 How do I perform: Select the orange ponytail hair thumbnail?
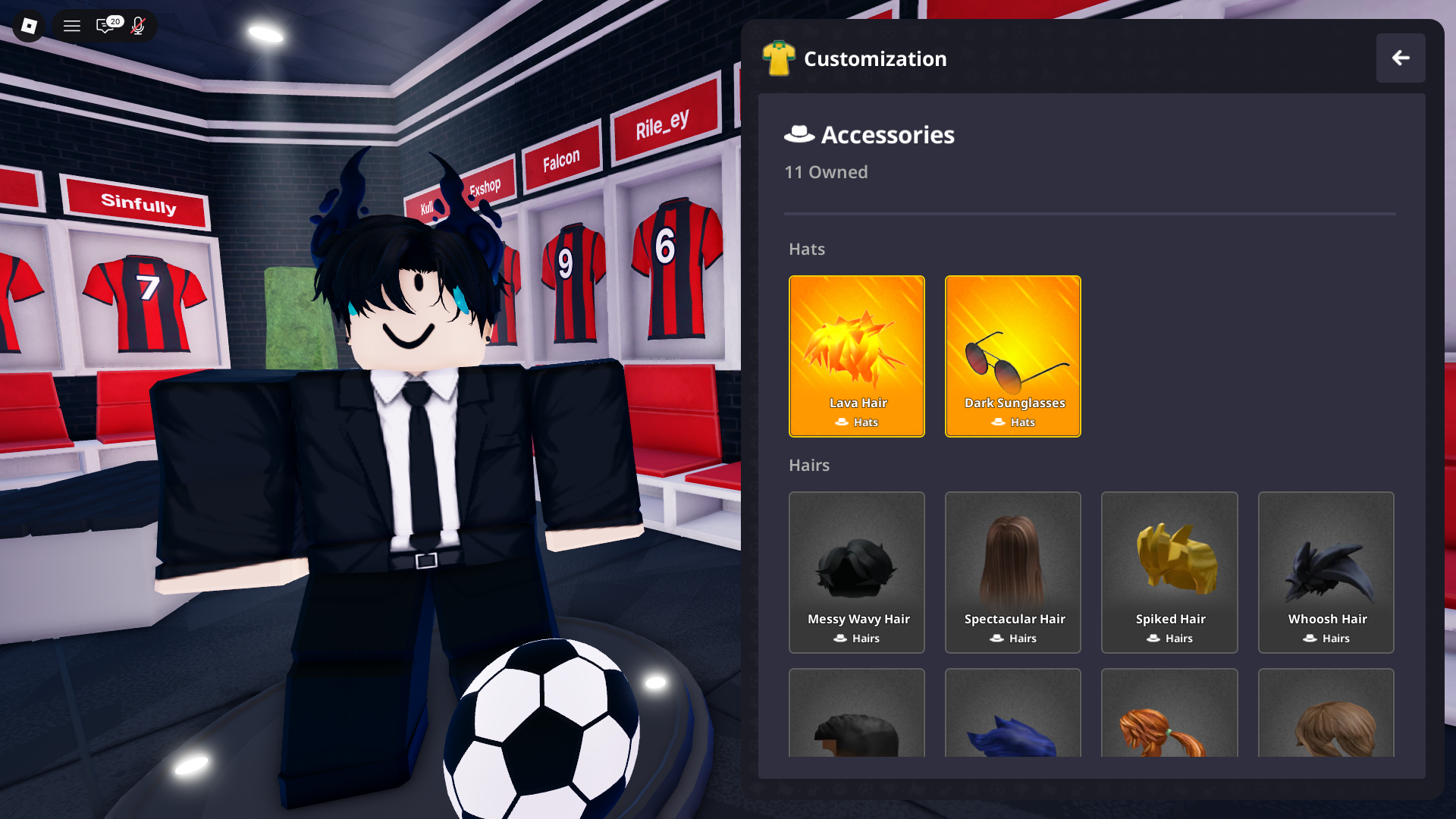(x=1169, y=728)
